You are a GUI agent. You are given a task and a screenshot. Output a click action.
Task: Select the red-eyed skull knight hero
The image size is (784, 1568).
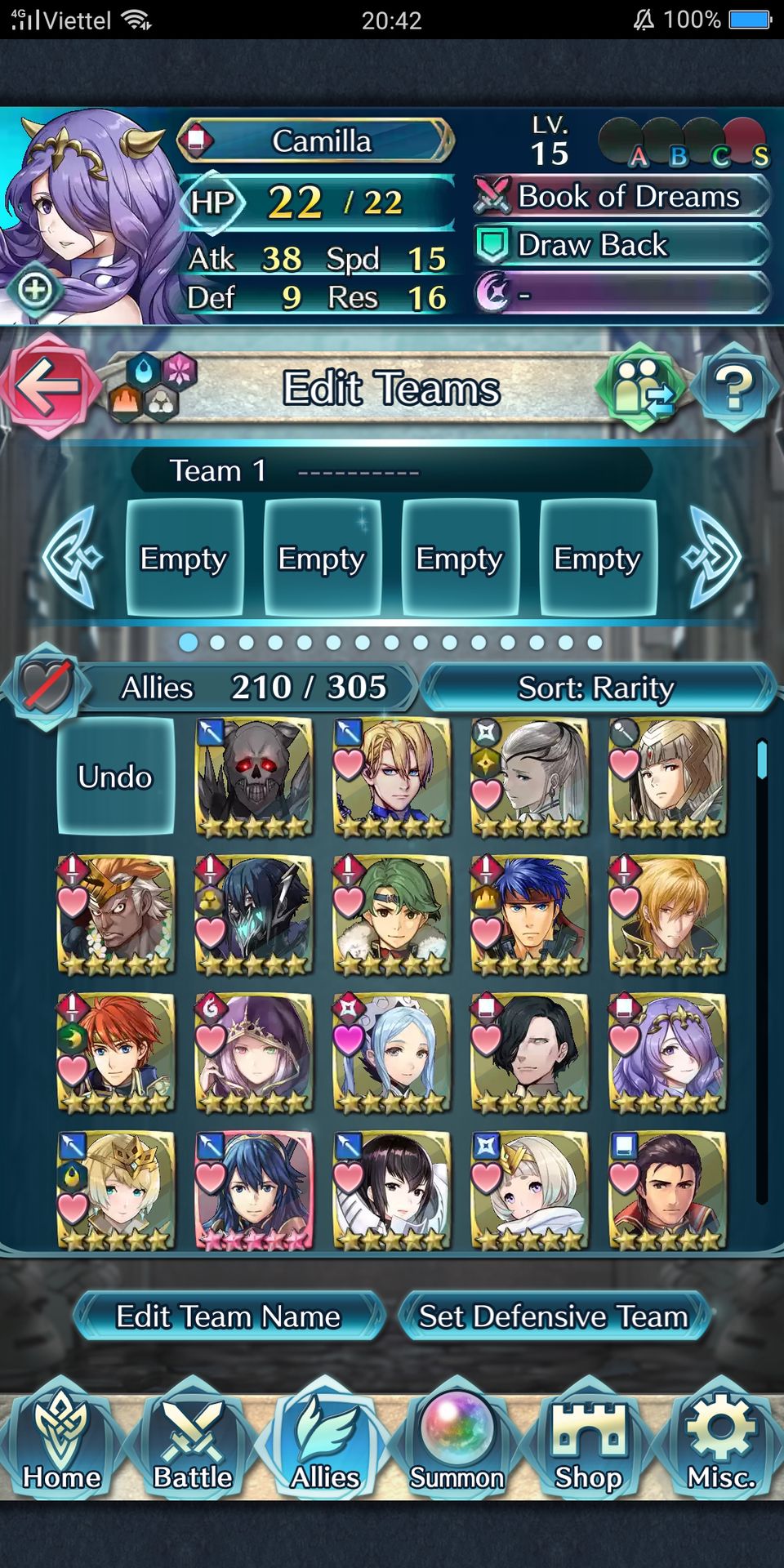(254, 777)
